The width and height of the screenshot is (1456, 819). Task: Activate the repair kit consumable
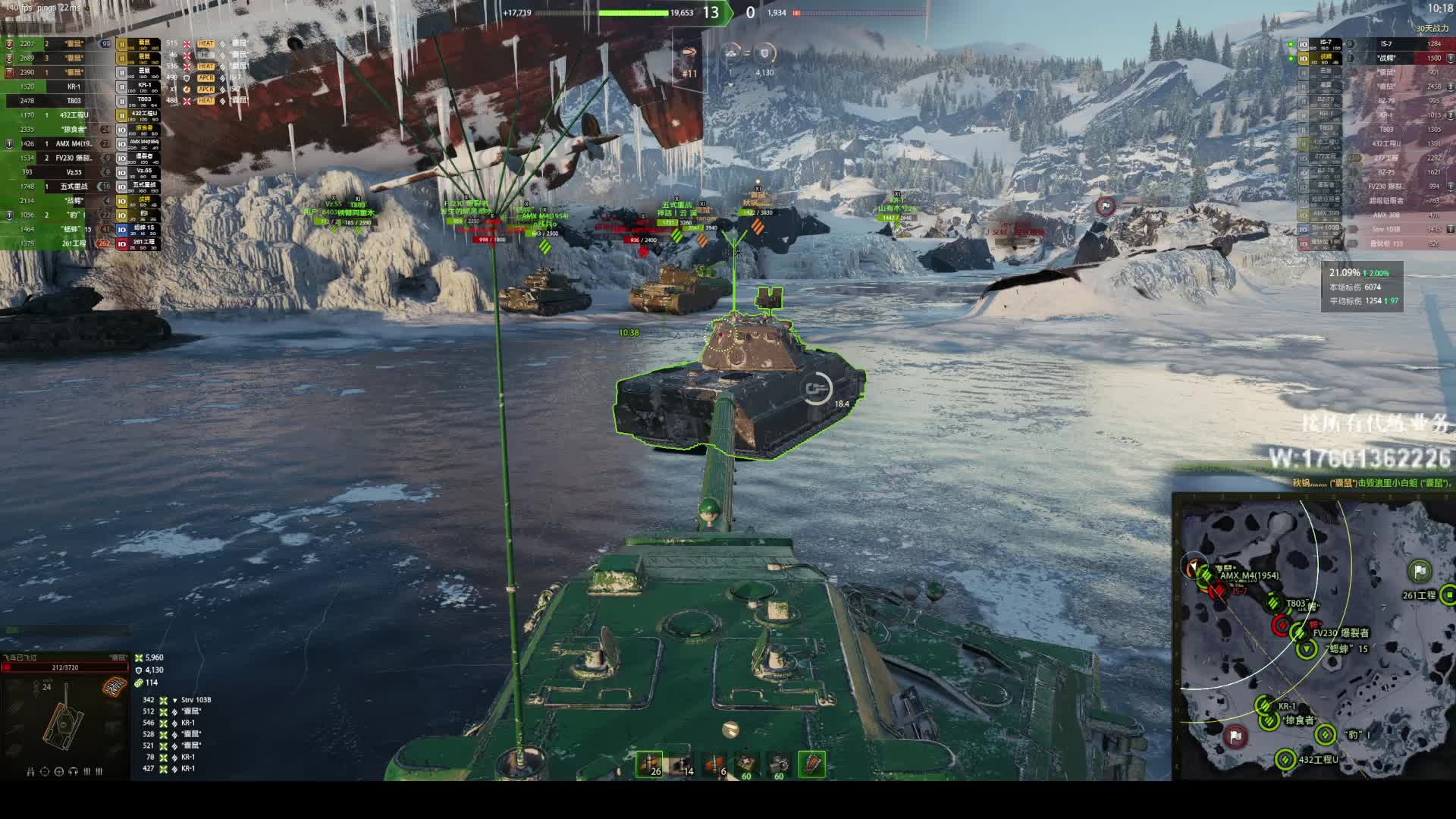tap(779, 764)
